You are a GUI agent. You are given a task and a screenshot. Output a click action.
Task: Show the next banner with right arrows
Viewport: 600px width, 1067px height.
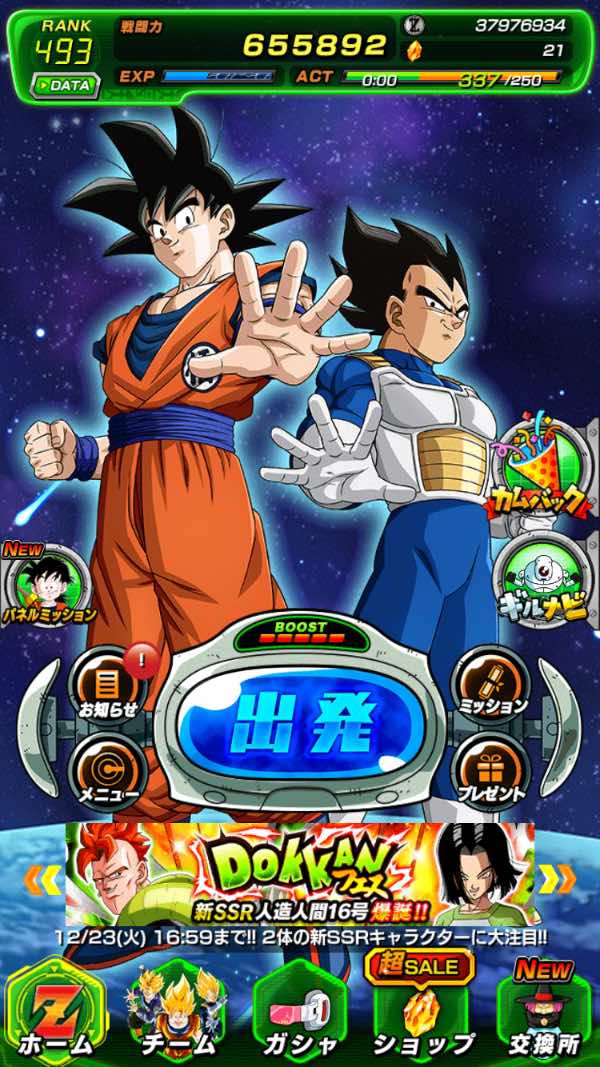click(x=557, y=879)
